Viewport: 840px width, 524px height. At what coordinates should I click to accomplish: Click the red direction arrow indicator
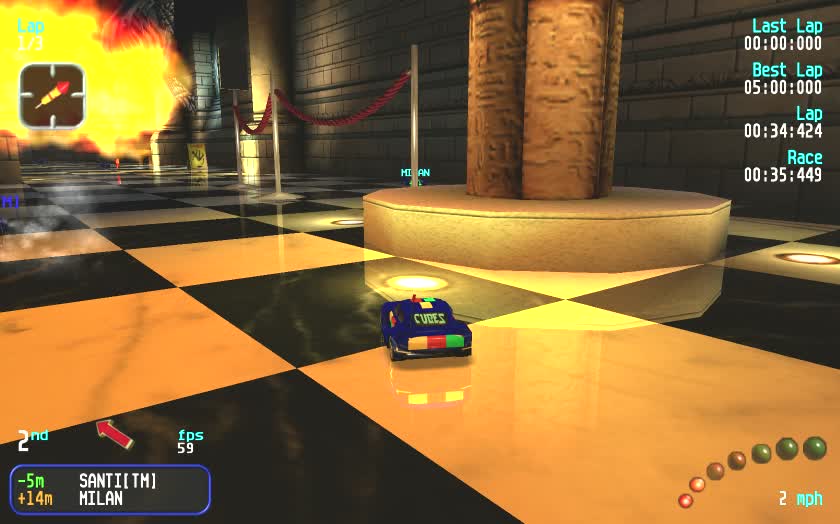(114, 433)
